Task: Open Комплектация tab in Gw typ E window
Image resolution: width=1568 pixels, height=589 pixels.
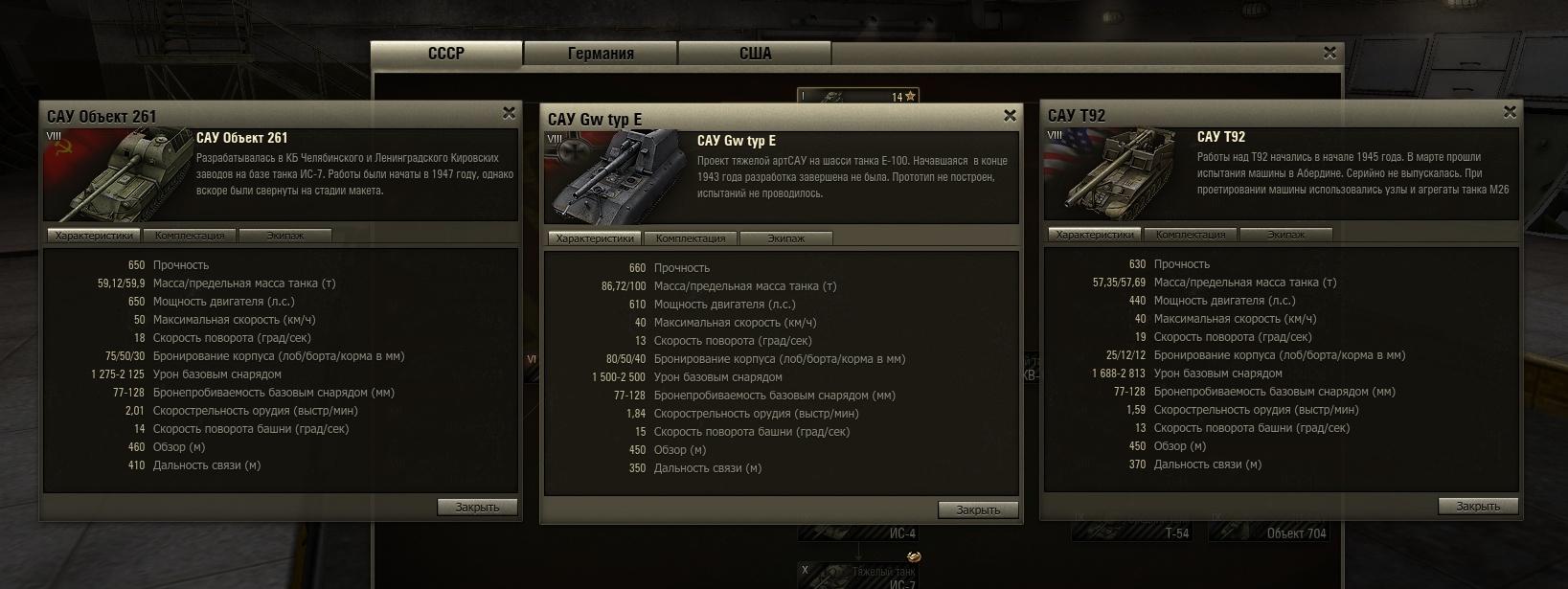Action: point(691,238)
